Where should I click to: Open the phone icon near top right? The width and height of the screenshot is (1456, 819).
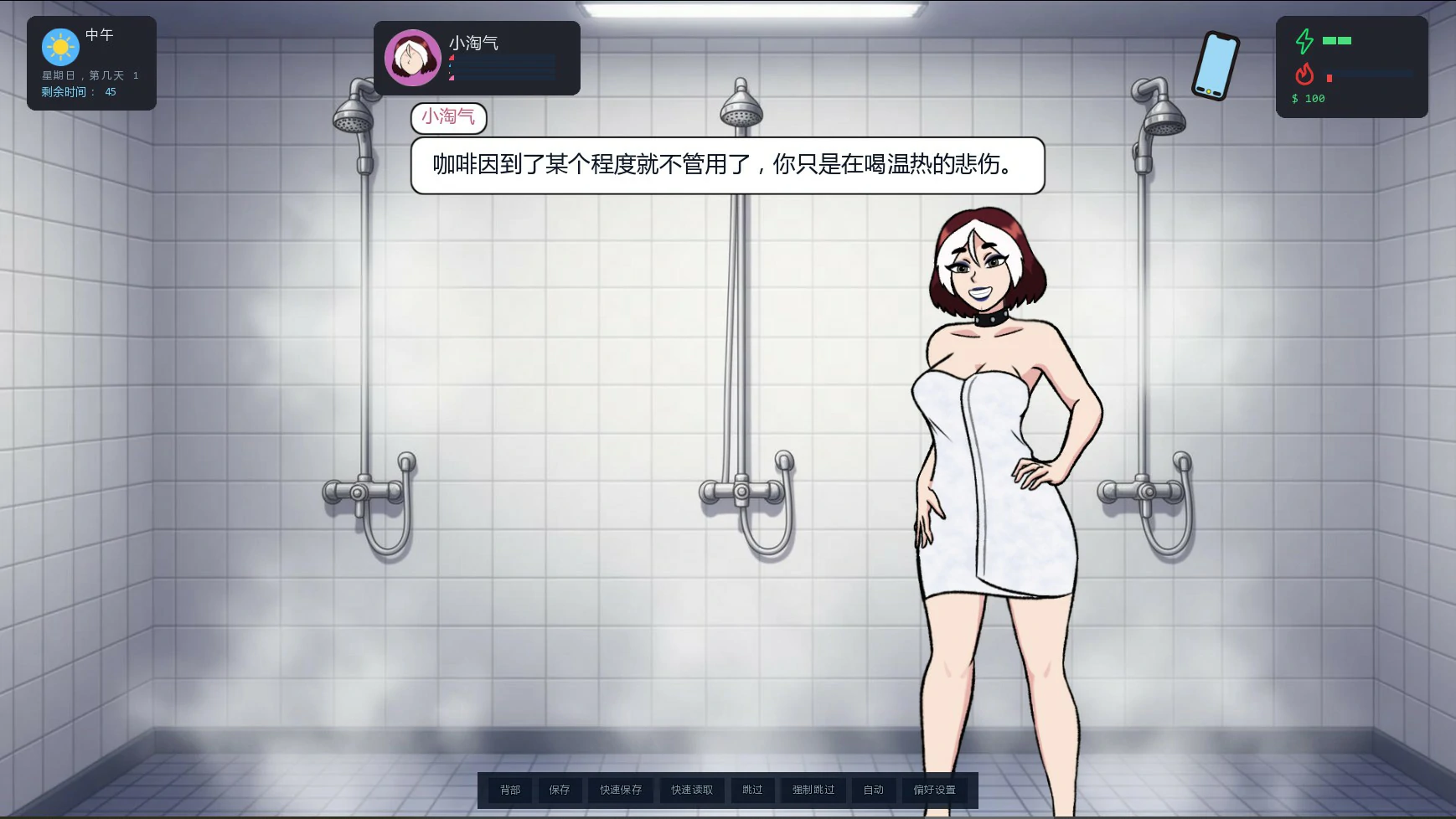[x=1215, y=65]
